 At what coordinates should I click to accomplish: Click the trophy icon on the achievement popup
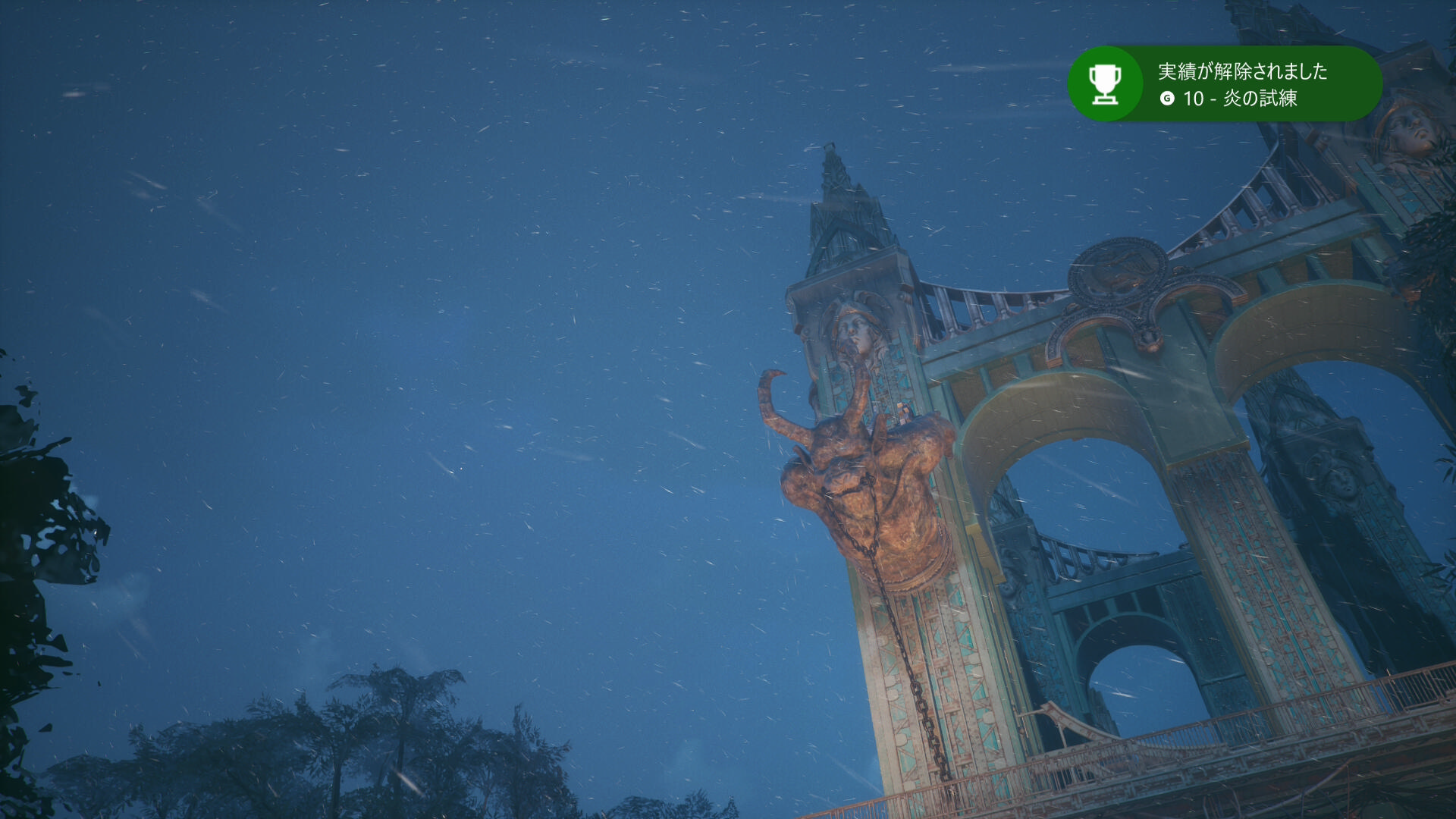[x=1105, y=83]
